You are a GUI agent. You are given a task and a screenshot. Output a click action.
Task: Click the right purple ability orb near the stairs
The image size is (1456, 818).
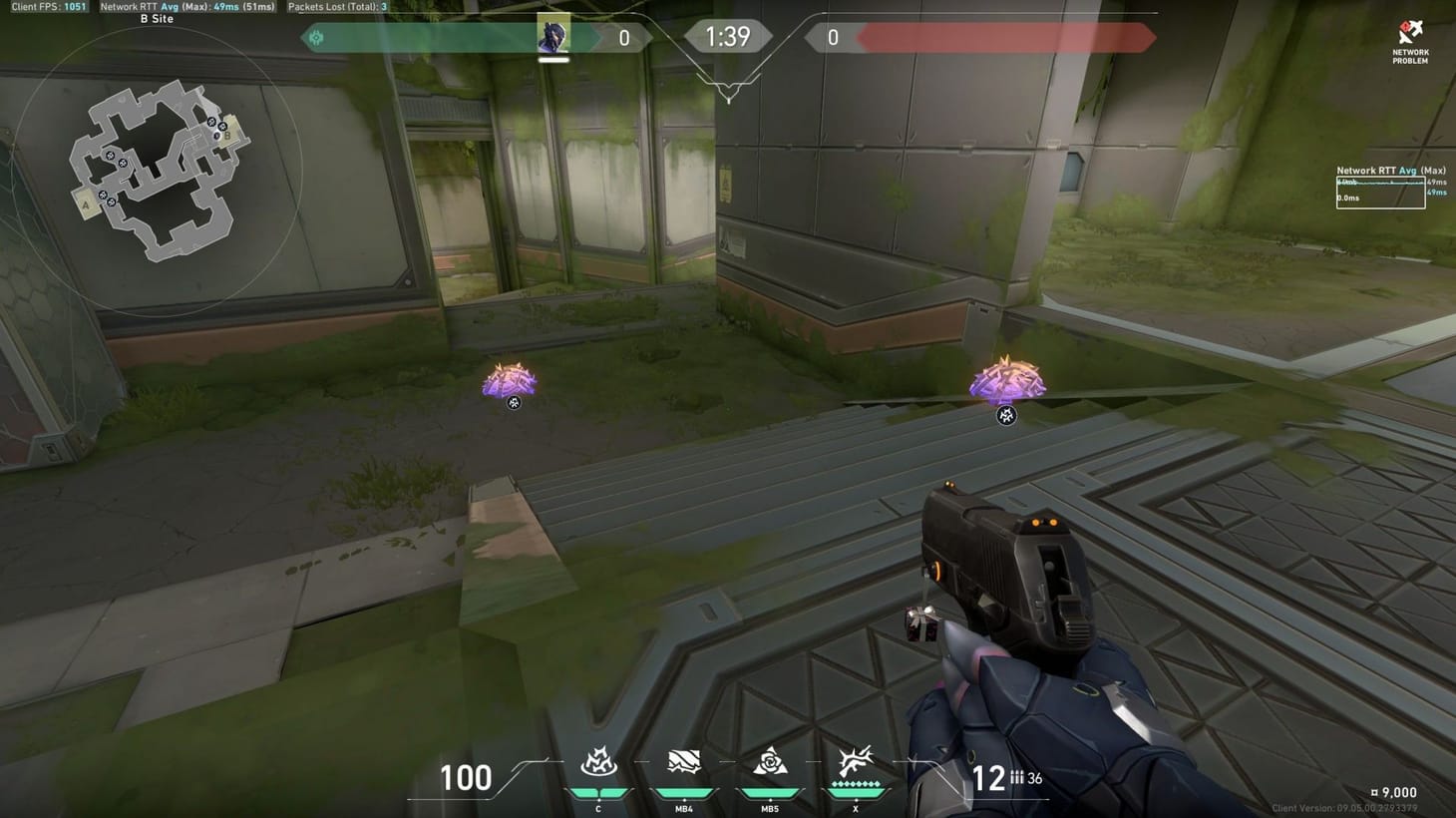pos(1006,384)
